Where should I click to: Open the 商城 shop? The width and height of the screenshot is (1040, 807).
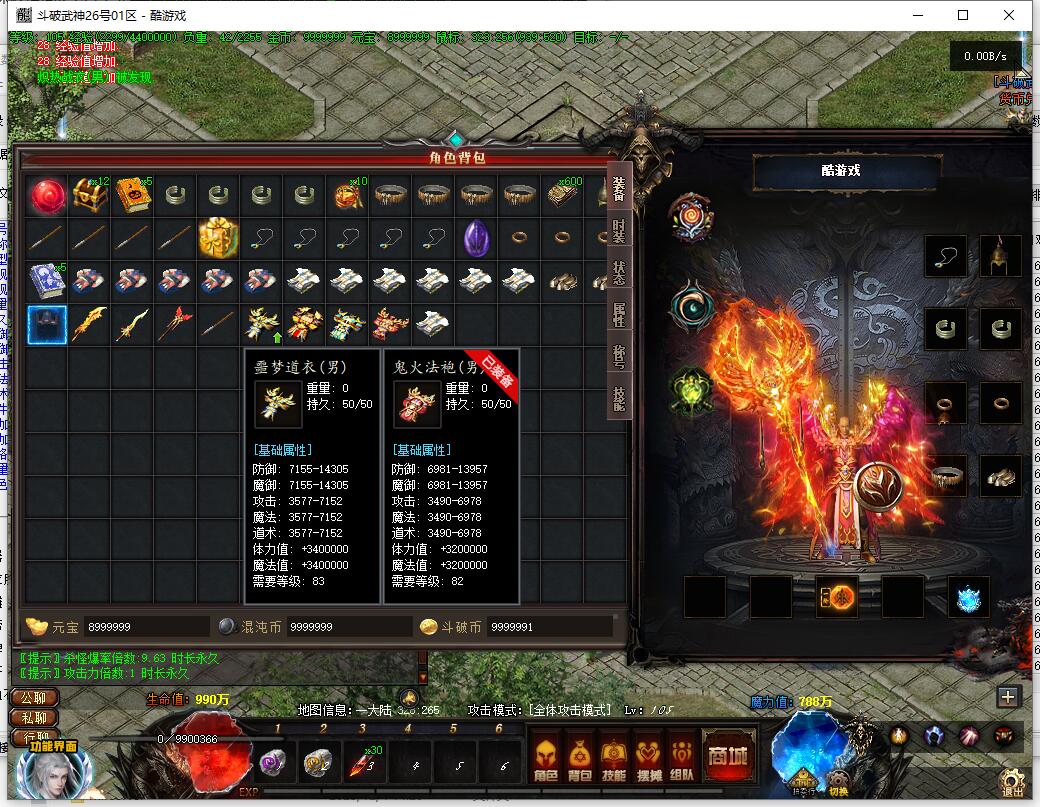pyautogui.click(x=727, y=756)
